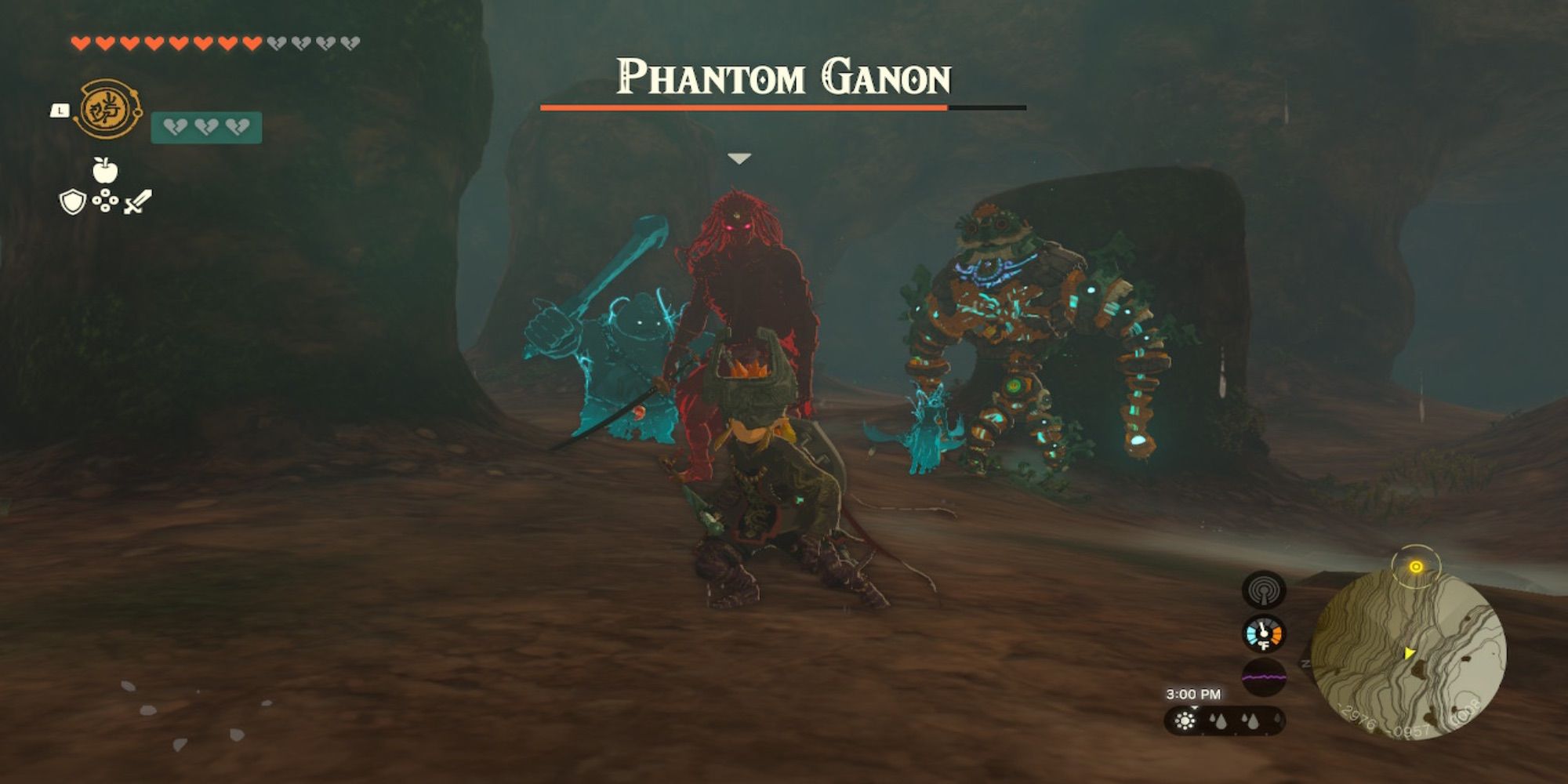Click the teal temporary hearts banner
This screenshot has width=1568, height=784.
click(205, 126)
